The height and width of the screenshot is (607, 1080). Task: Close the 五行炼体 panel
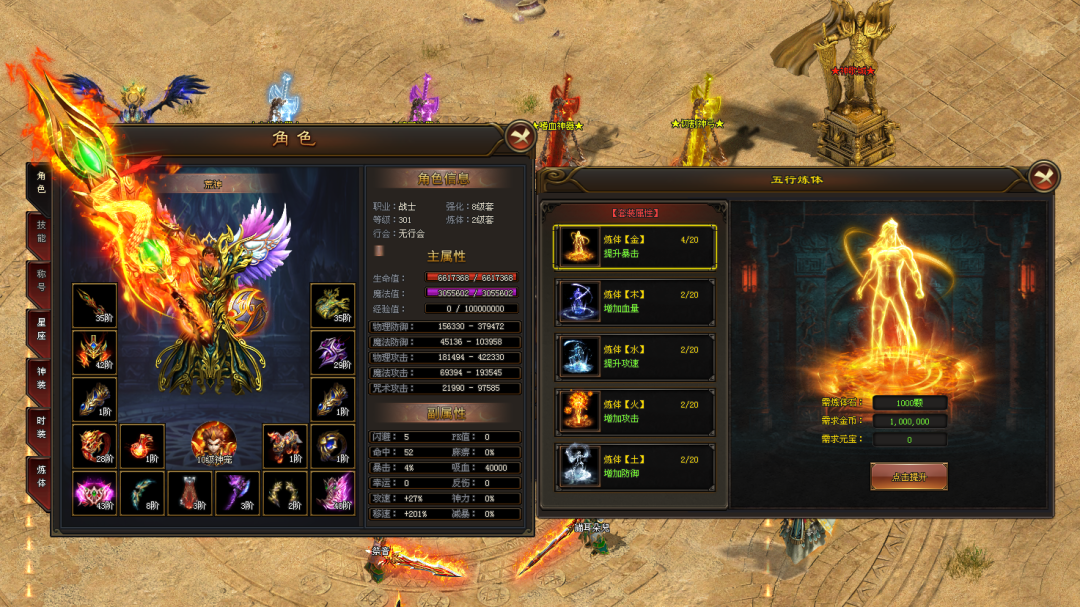tap(1043, 177)
